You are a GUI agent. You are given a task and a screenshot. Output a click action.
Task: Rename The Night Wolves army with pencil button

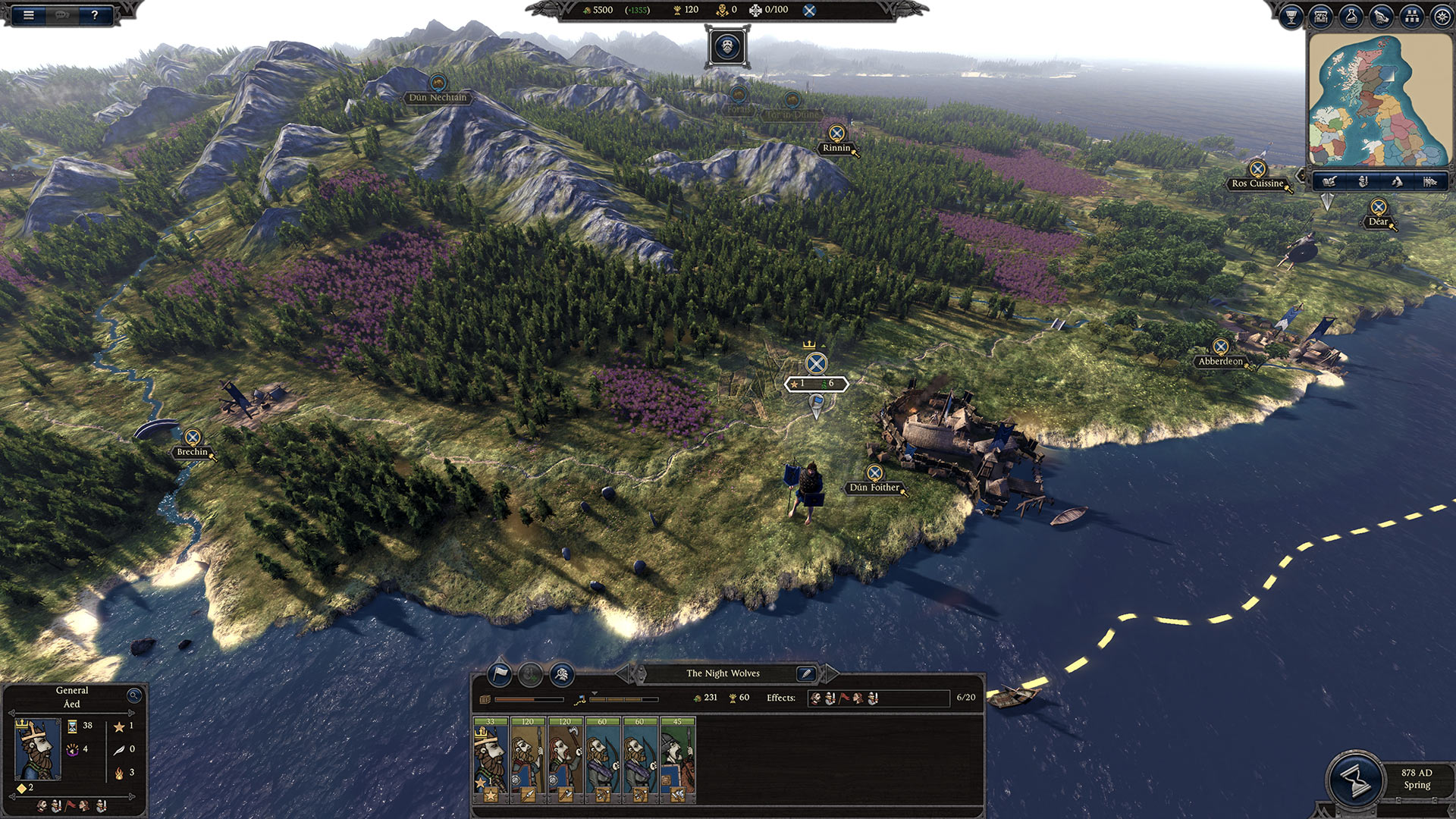click(x=806, y=673)
